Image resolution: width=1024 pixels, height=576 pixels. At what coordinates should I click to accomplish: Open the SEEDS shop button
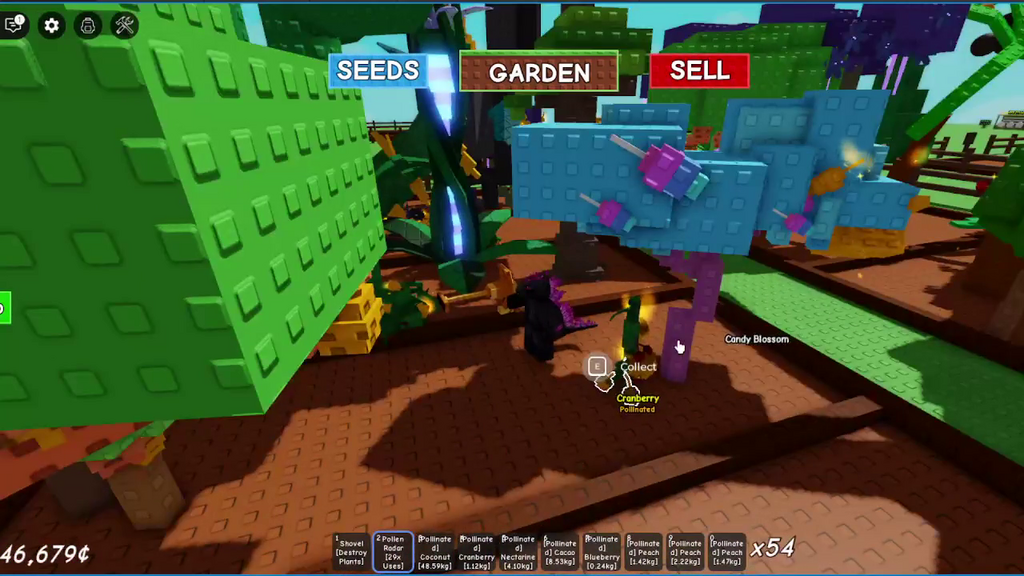(x=377, y=71)
